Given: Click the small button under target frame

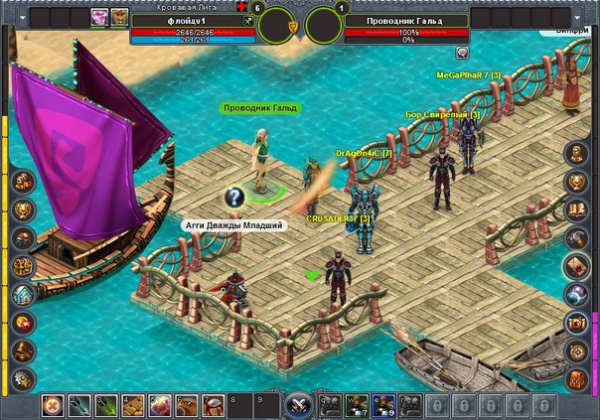Looking at the screenshot, I should (x=462, y=52).
